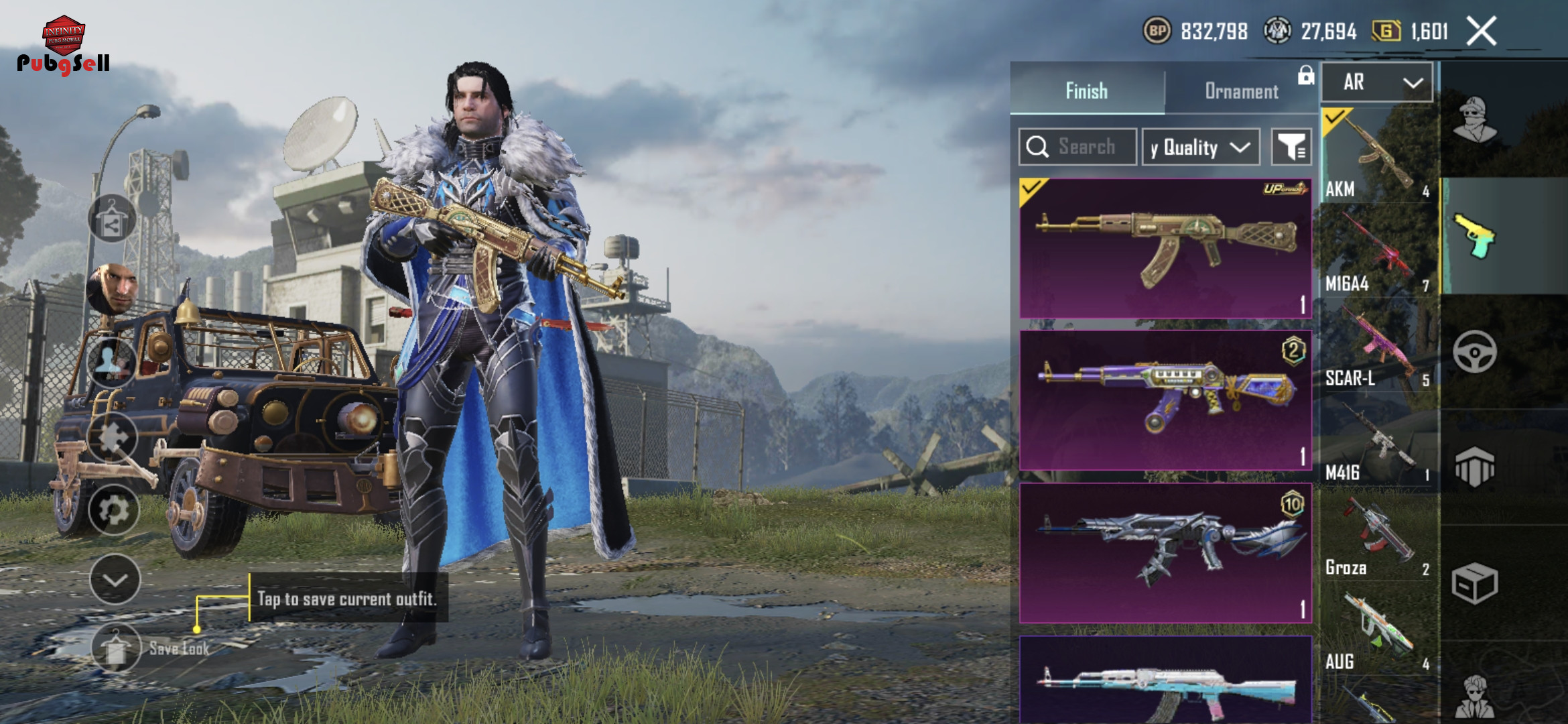This screenshot has height=724, width=1568.
Task: Open the AR weapon type dropdown
Action: [x=1377, y=82]
